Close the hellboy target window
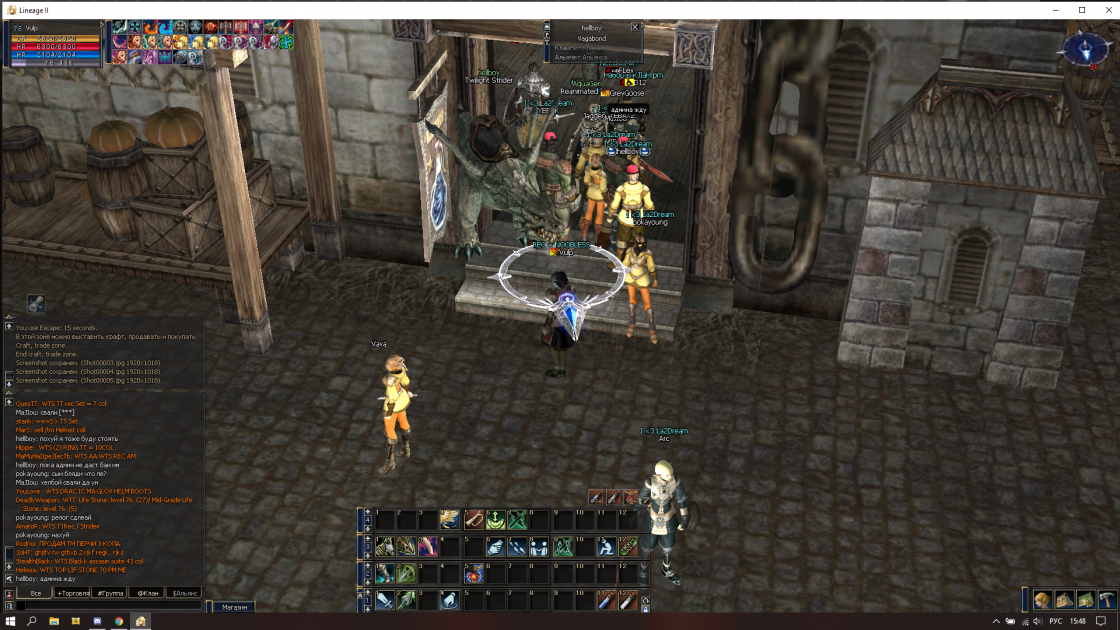Screen dimensions: 1120x630 [635, 27]
